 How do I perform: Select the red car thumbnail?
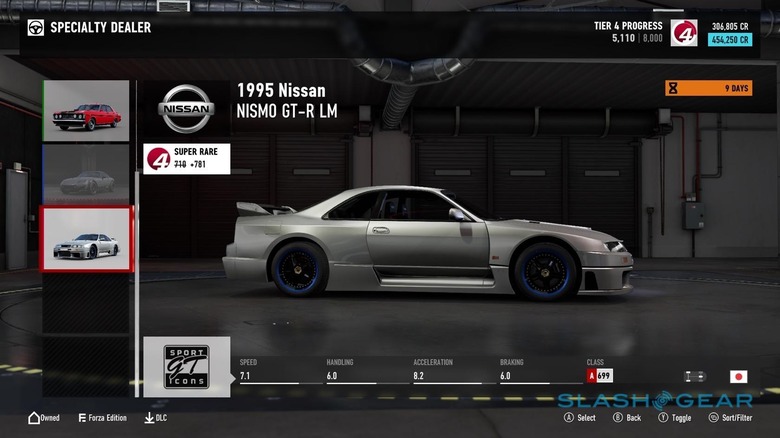coord(86,111)
